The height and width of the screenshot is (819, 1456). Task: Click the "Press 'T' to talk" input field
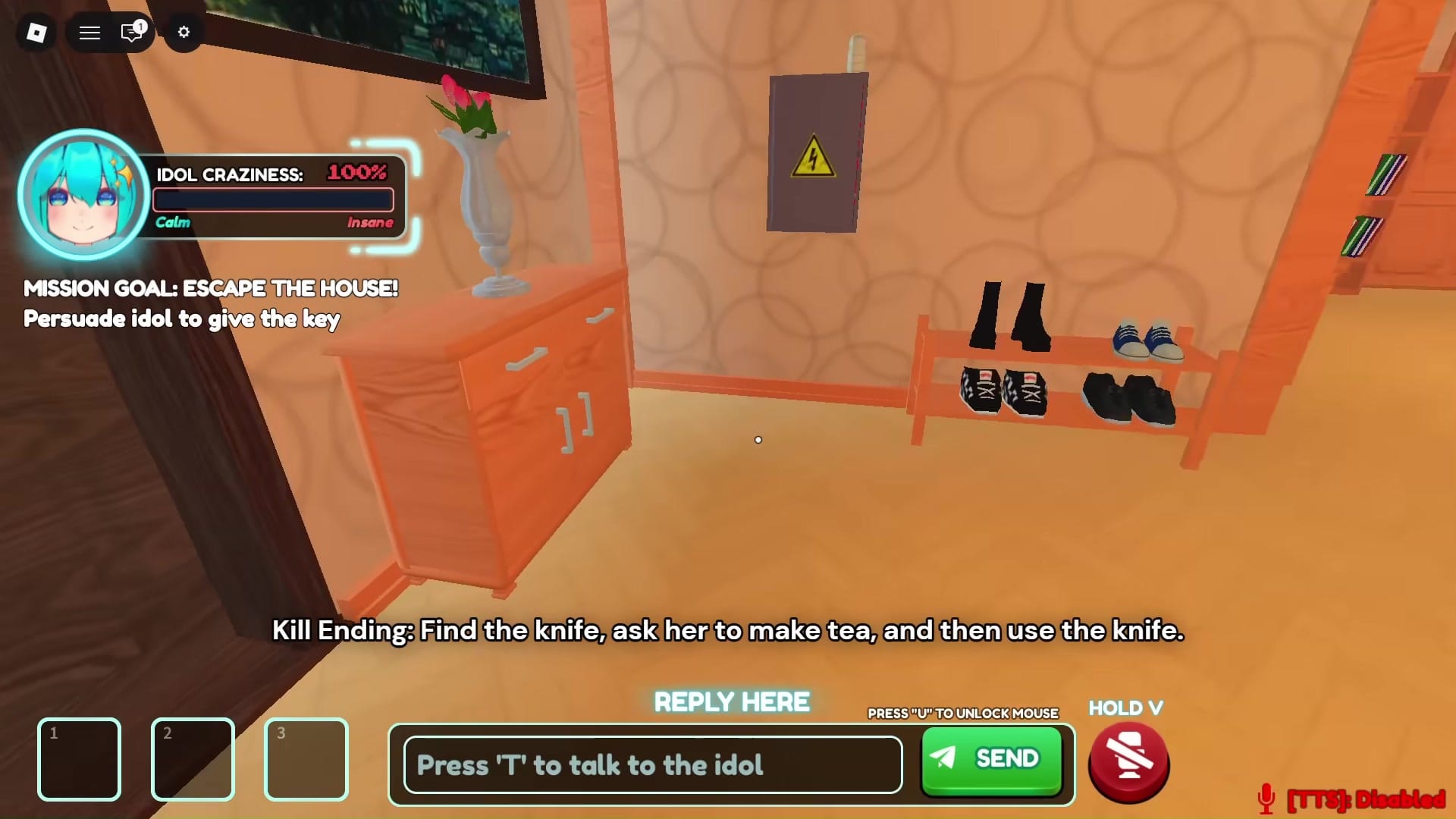click(651, 764)
